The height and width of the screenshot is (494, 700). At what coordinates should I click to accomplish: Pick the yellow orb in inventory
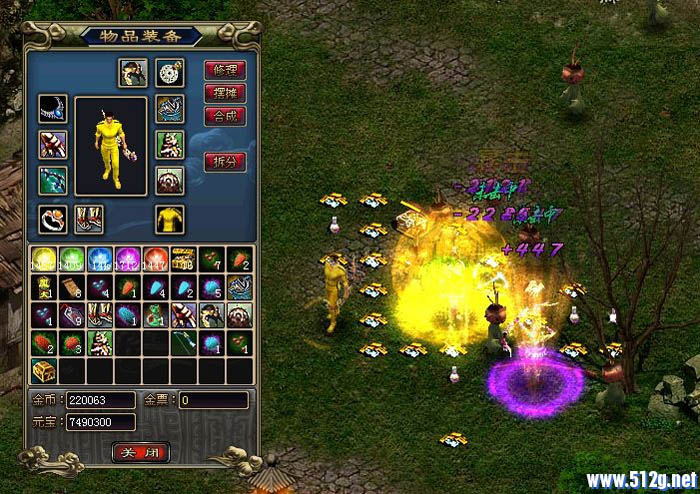point(43,260)
